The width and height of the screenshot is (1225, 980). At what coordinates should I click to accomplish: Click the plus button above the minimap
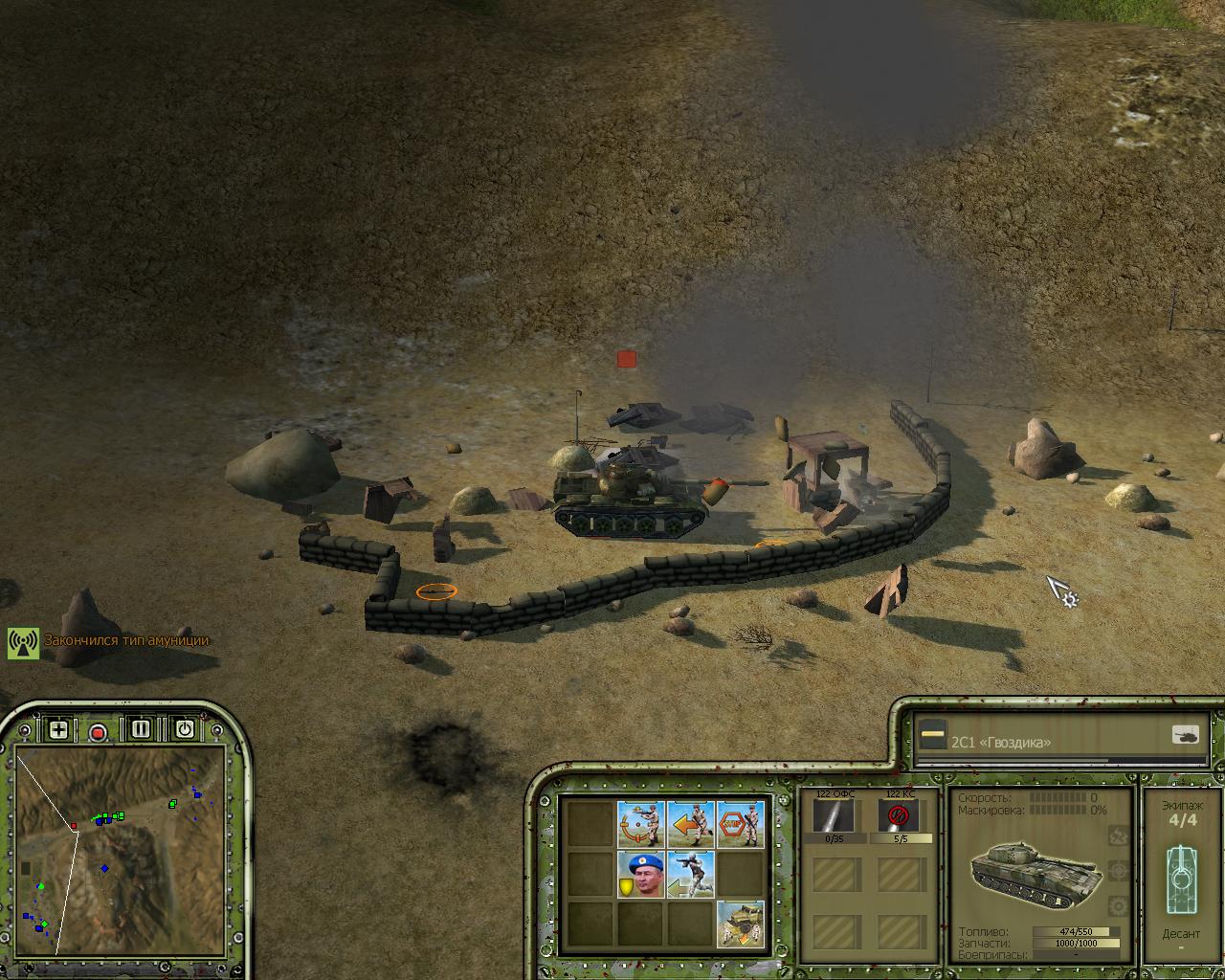58,730
